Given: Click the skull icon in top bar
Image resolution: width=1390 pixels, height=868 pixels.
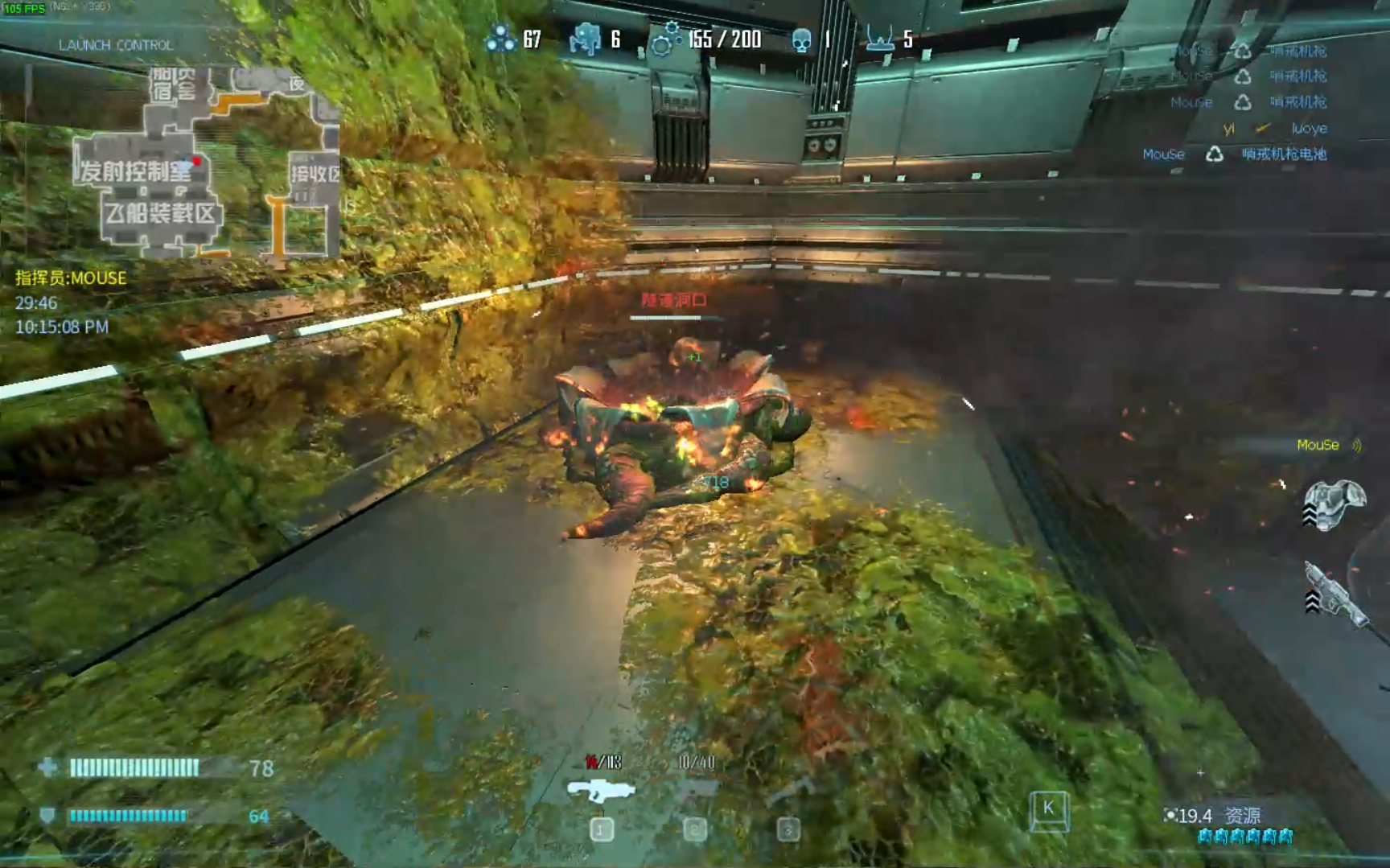Looking at the screenshot, I should click(x=801, y=39).
